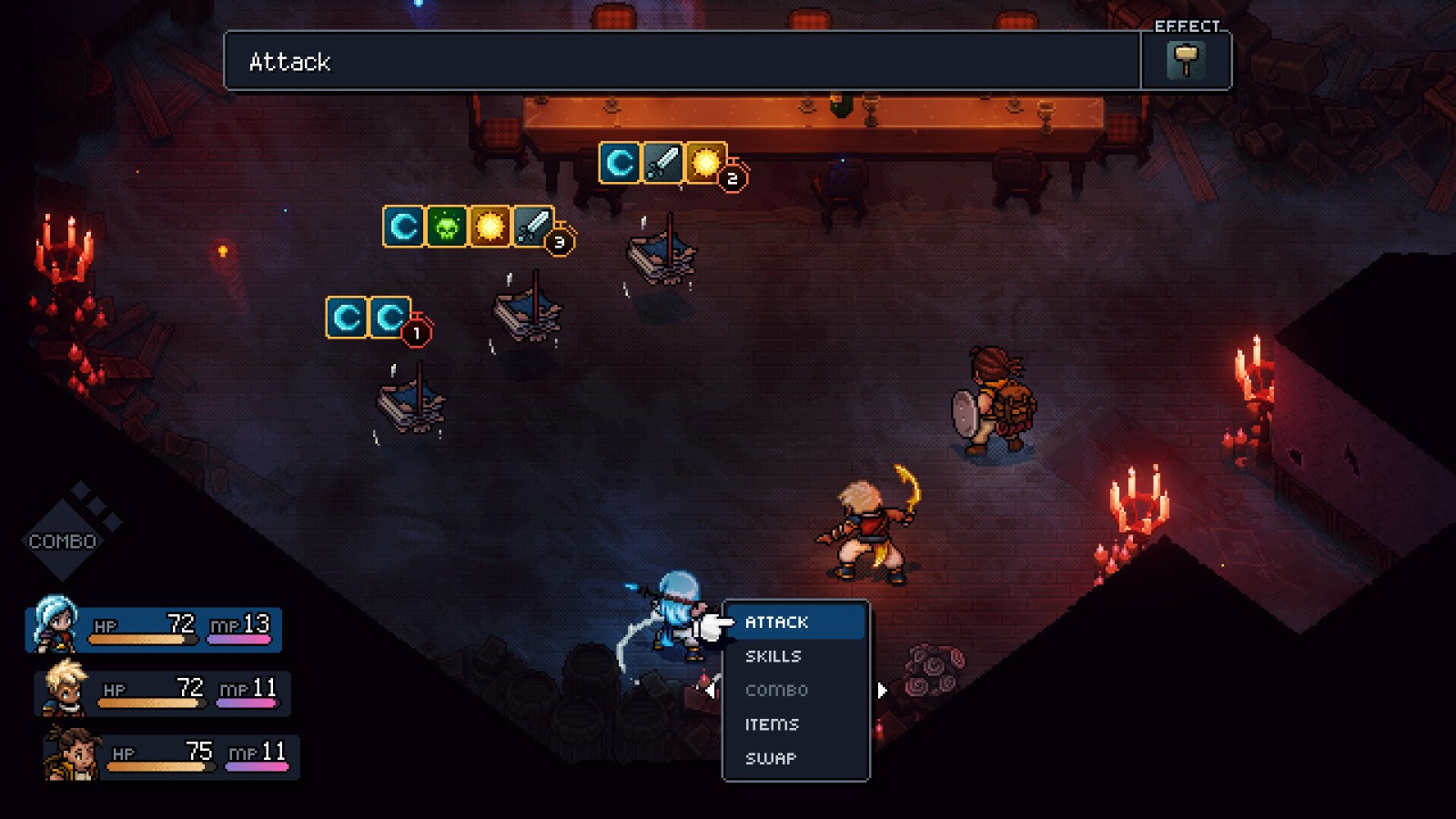Select ITEMS in the combat menu
Screen dimensions: 1456x819
coord(771,724)
